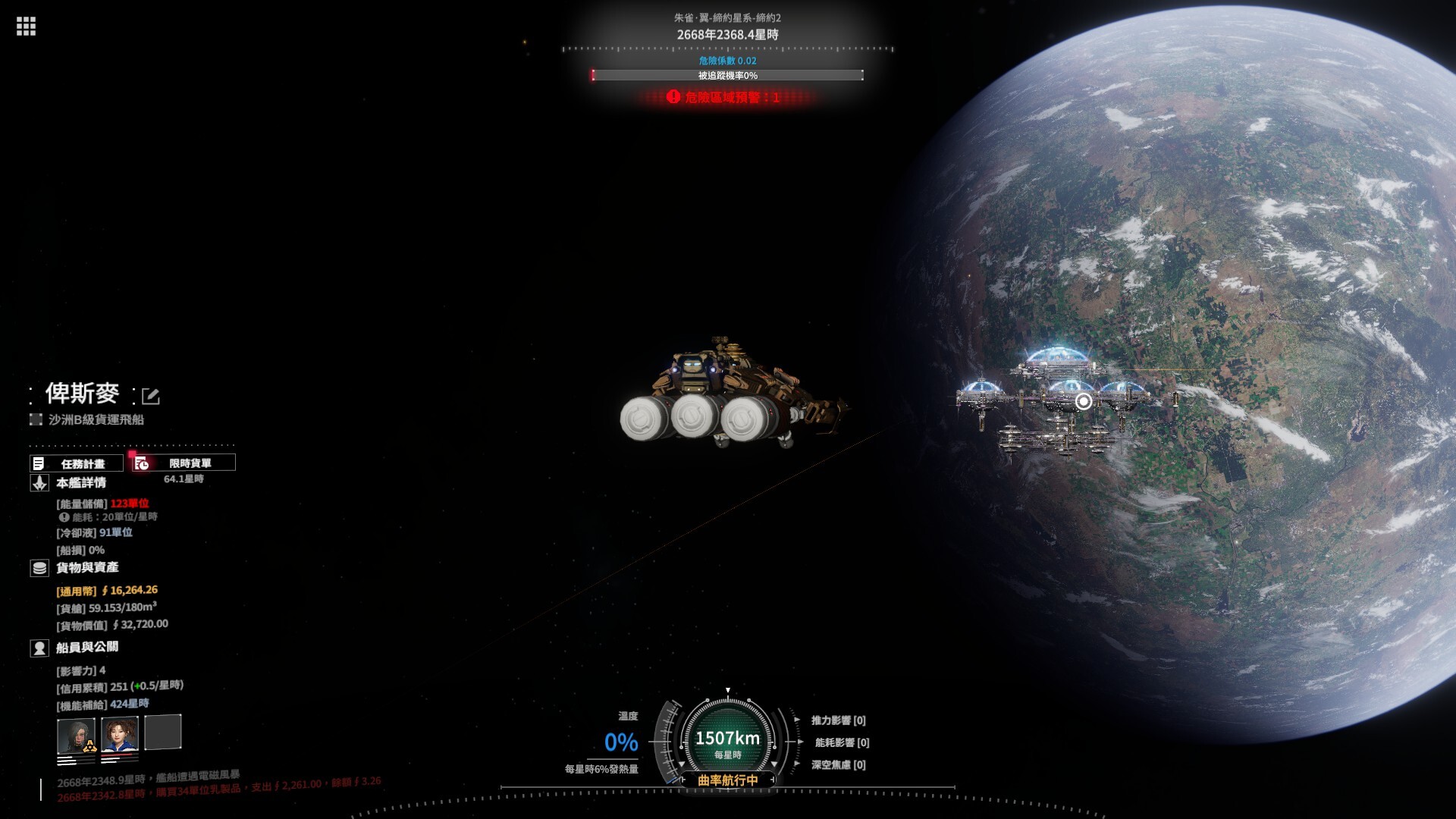The height and width of the screenshot is (819, 1456).
Task: Open the grid menu icon
Action: pyautogui.click(x=26, y=27)
